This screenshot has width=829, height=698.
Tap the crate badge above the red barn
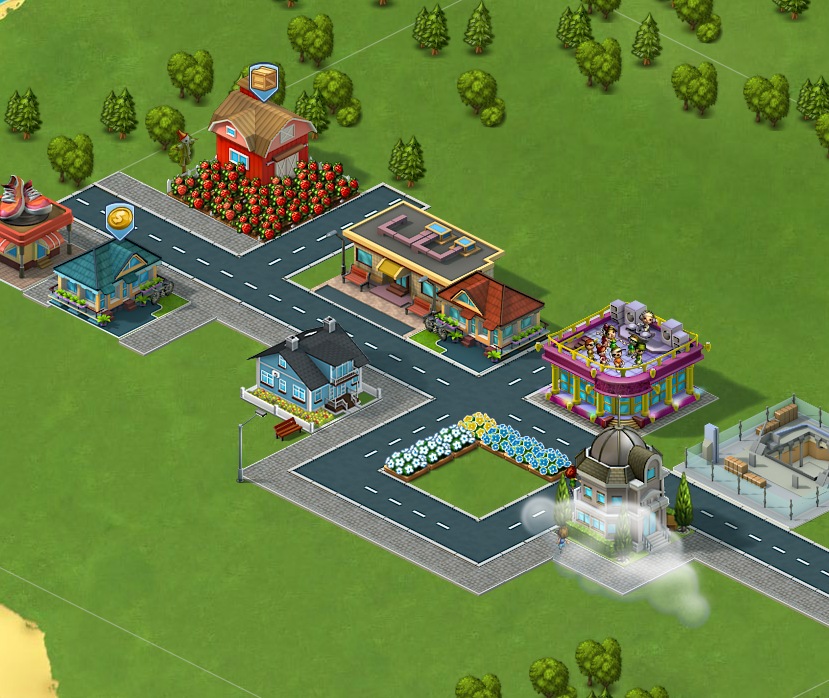coord(263,78)
